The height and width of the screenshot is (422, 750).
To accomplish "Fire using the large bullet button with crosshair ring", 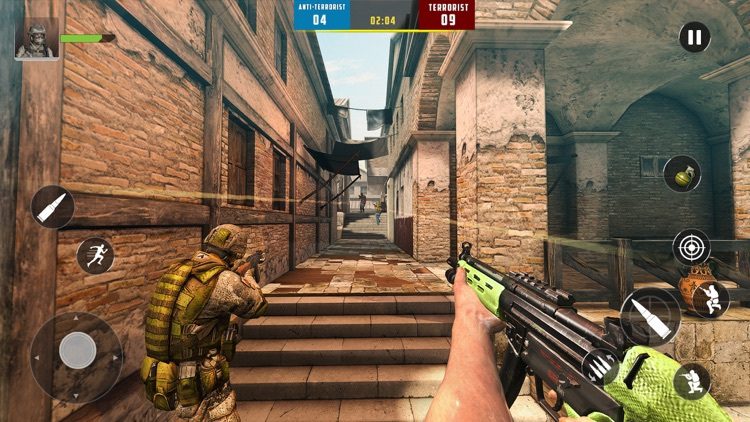I will pyautogui.click(x=650, y=318).
